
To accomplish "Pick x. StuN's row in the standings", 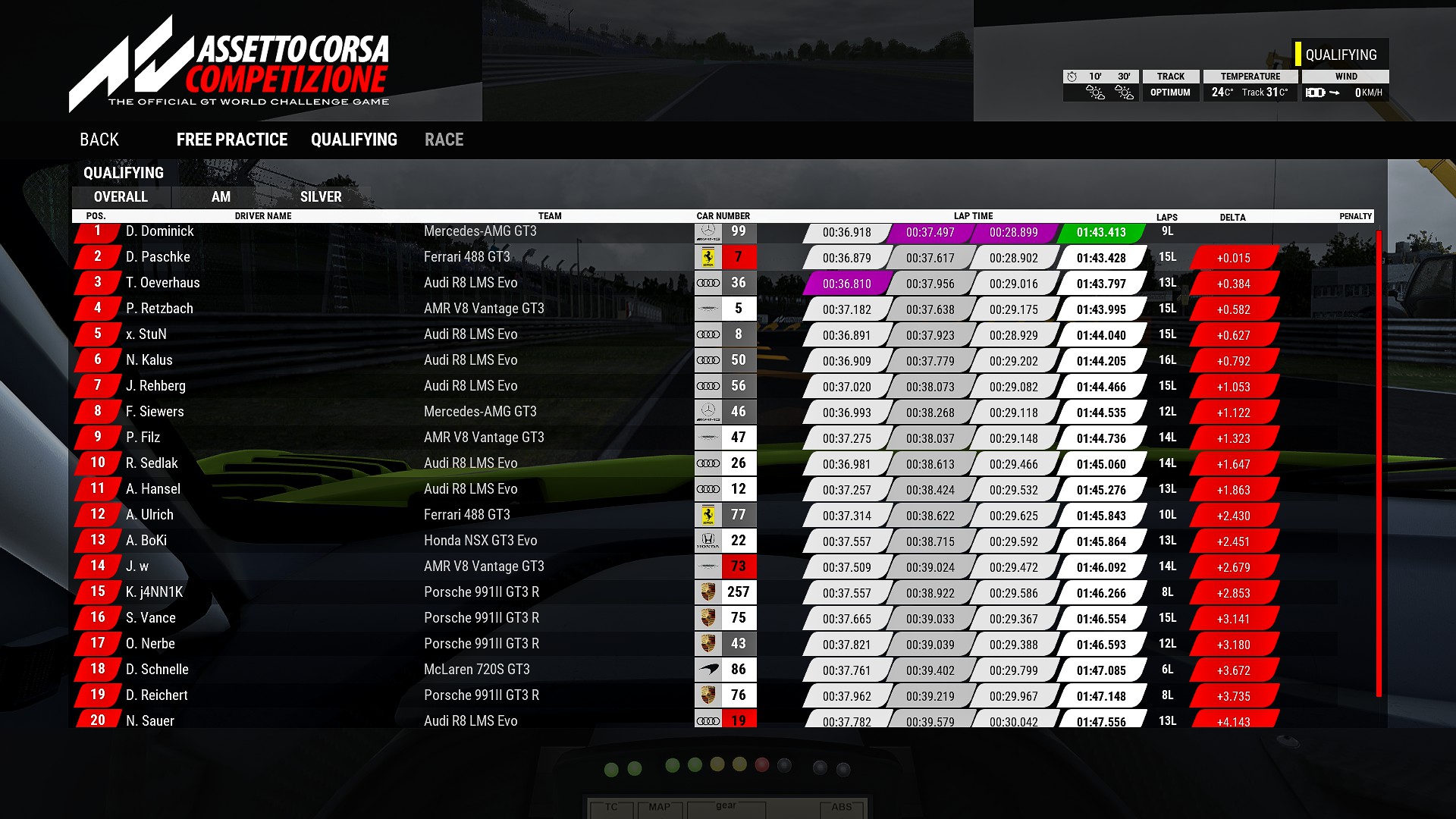I will click(146, 334).
